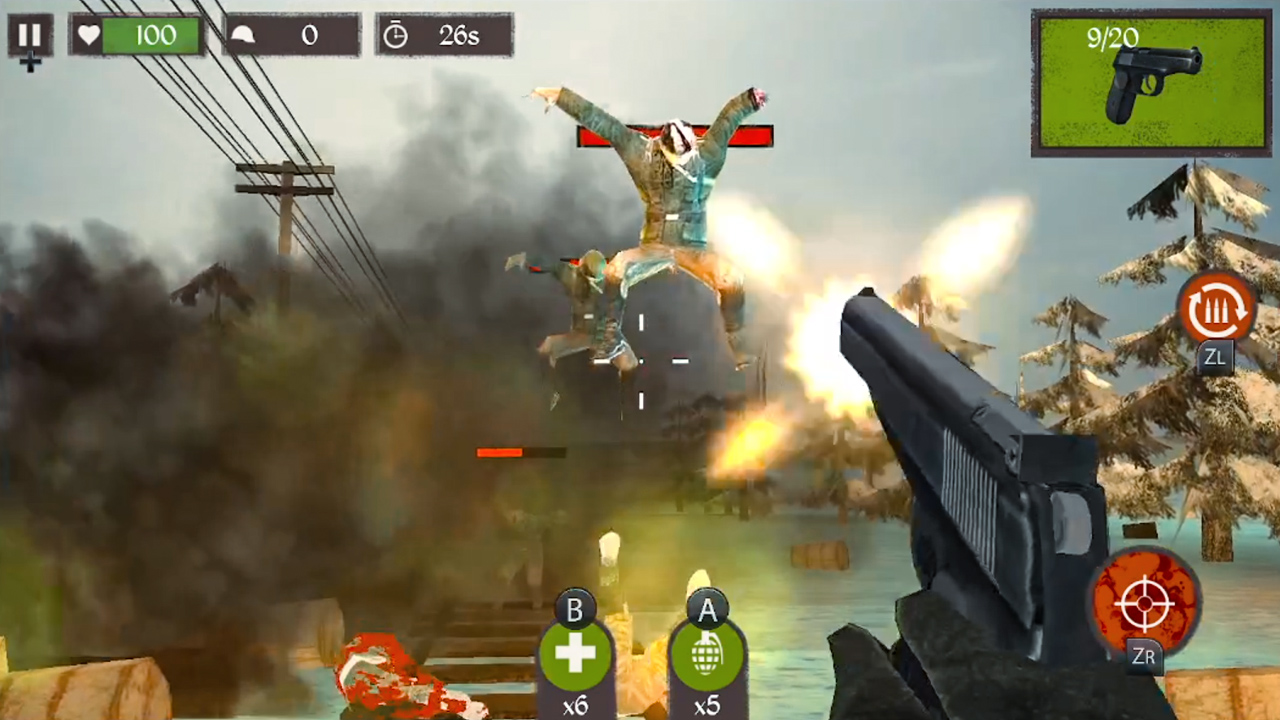Viewport: 1280px width, 720px height.
Task: Click the heart health icon
Action: coord(89,35)
